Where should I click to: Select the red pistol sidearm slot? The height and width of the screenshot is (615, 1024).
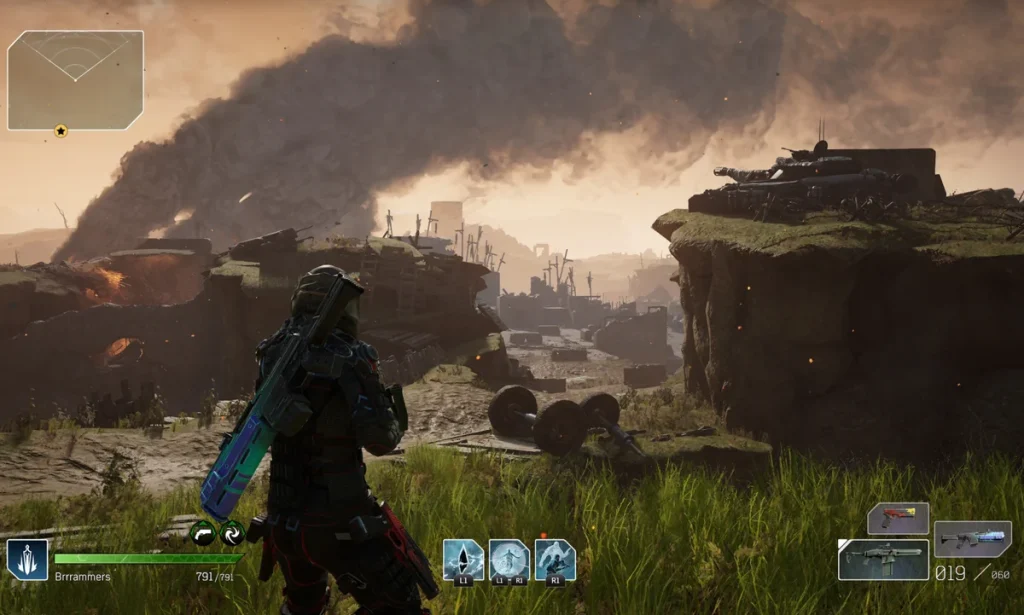[897, 518]
